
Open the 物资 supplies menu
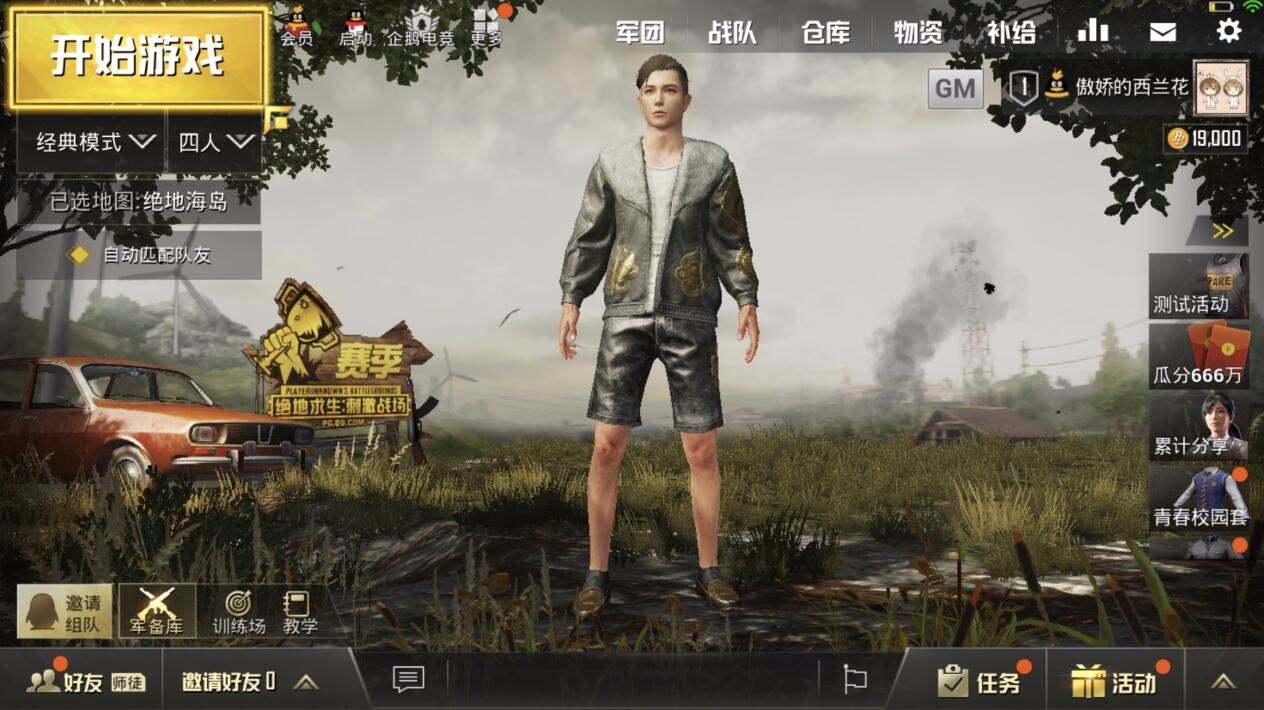click(x=918, y=33)
